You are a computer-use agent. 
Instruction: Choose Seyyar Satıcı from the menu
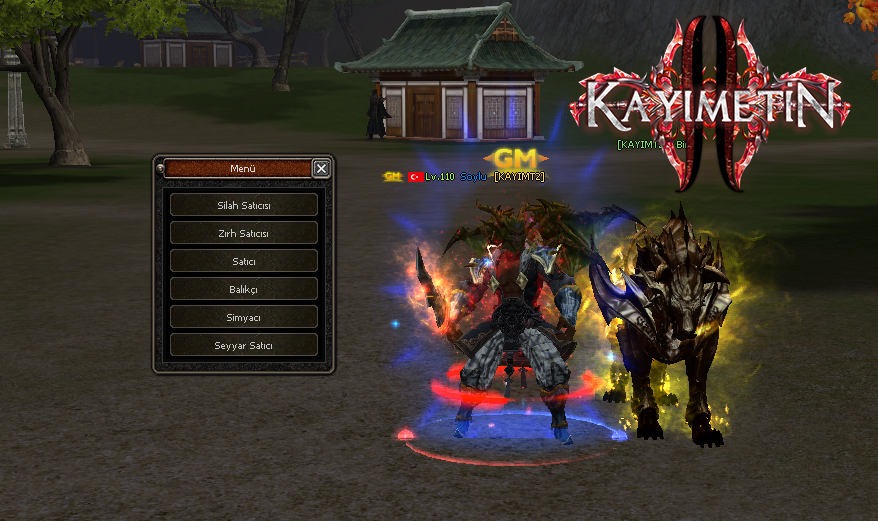[244, 345]
